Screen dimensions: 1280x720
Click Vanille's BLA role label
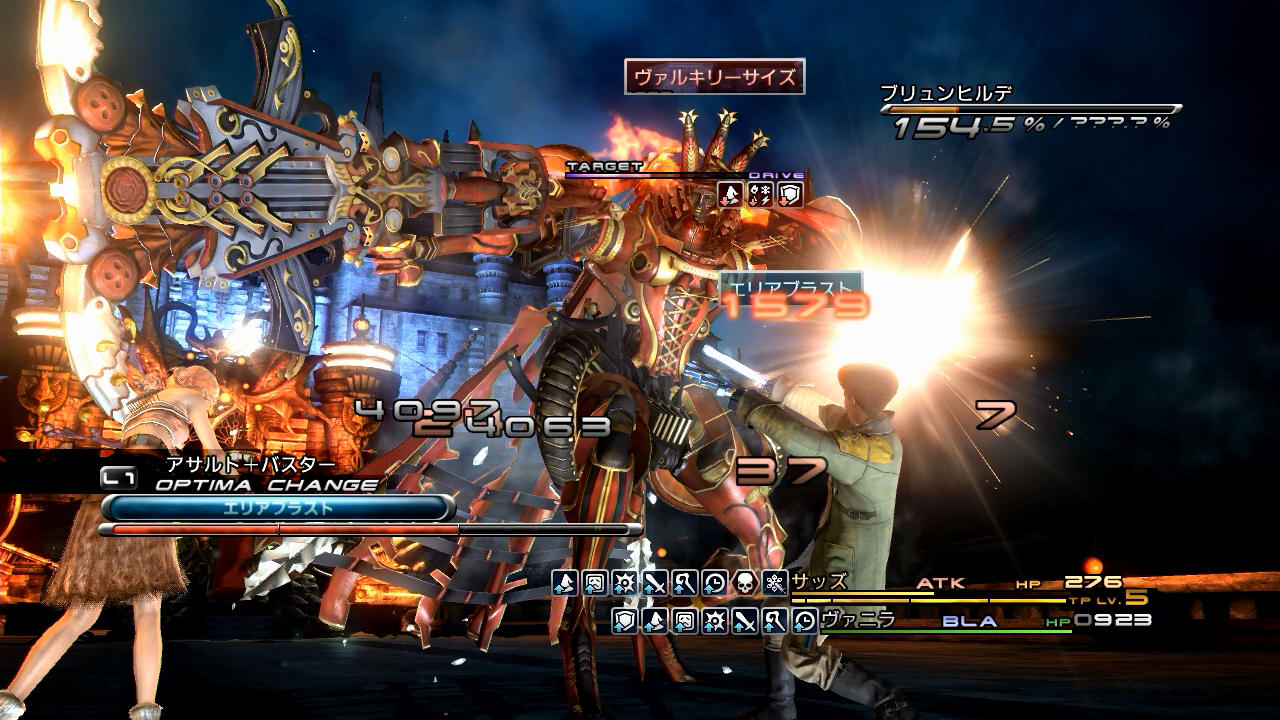(x=969, y=621)
